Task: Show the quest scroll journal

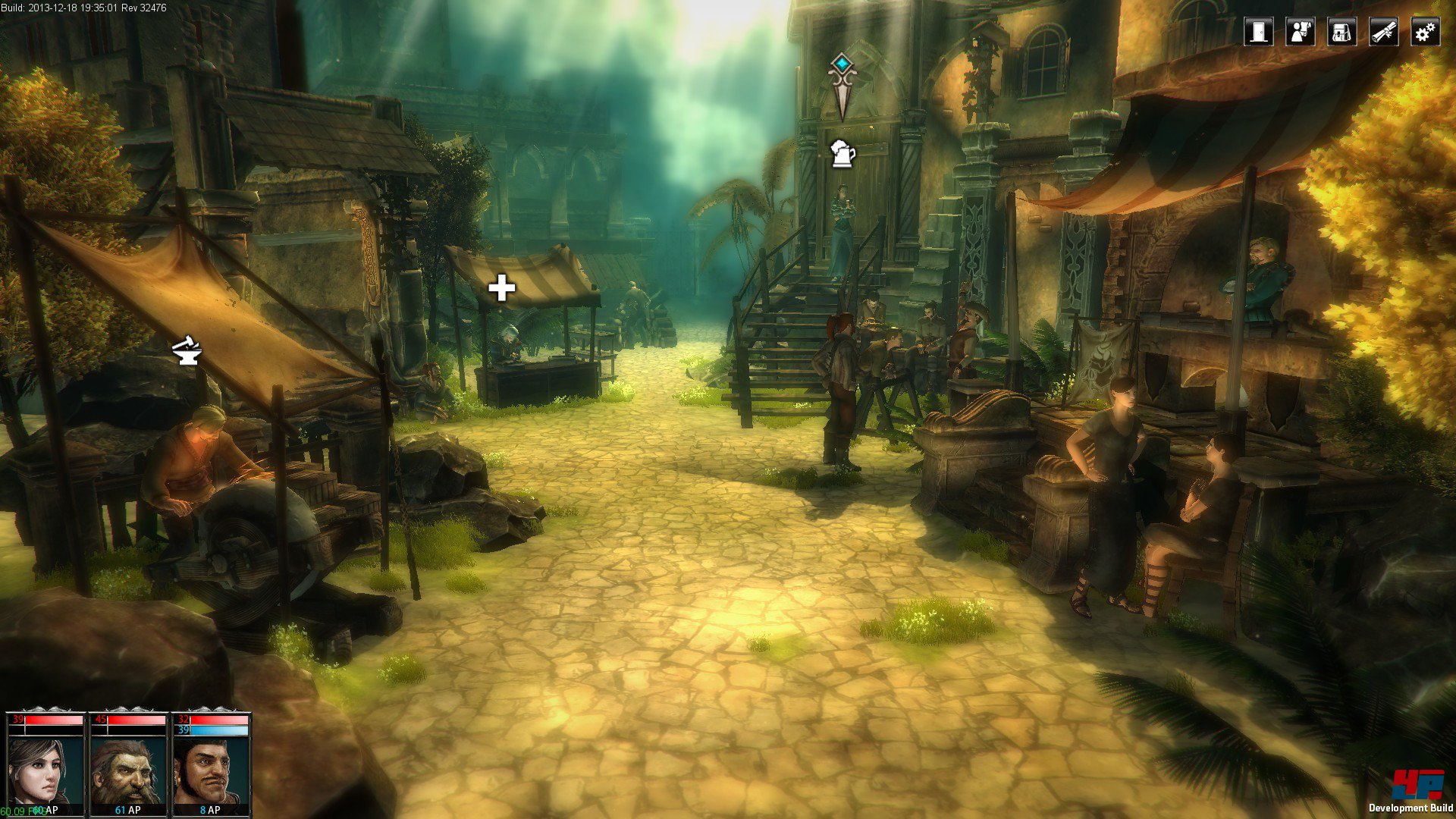Action: [1384, 32]
